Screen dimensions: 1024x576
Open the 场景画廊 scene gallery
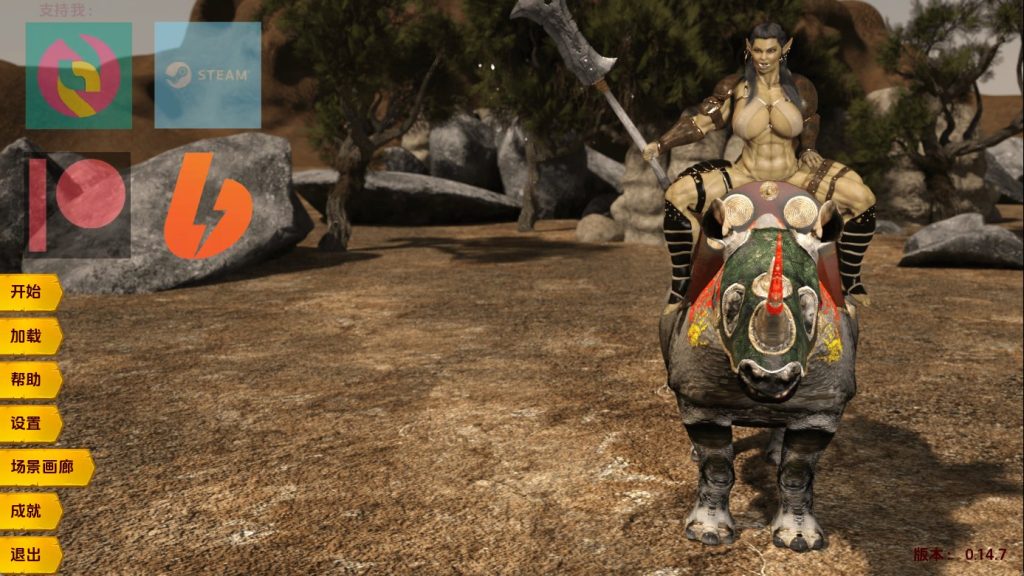coord(44,467)
